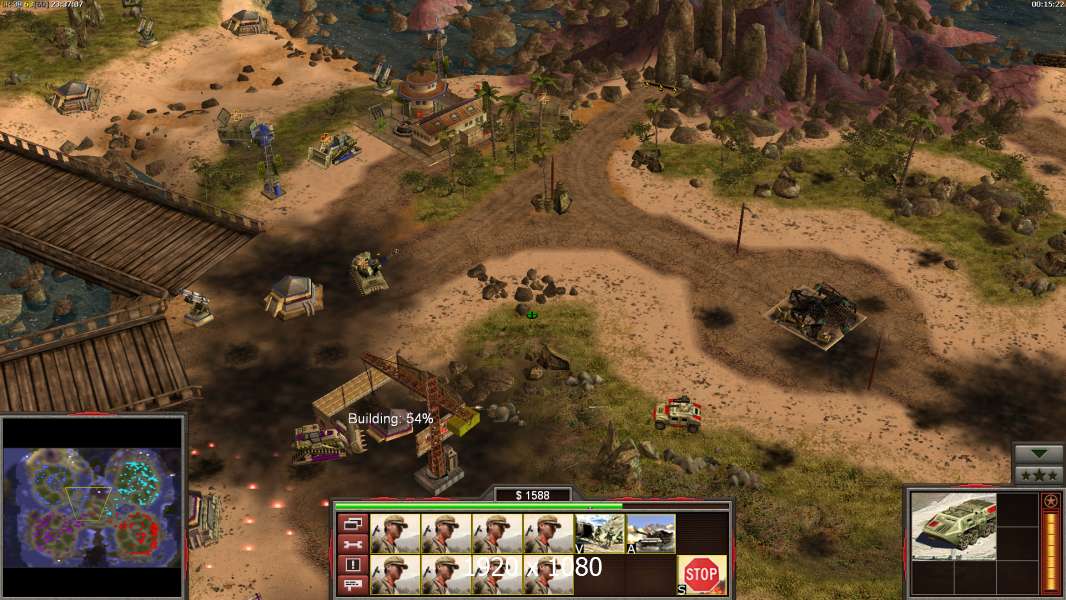
Task: Click the star emblem above the power bar
Action: pyautogui.click(x=1051, y=500)
